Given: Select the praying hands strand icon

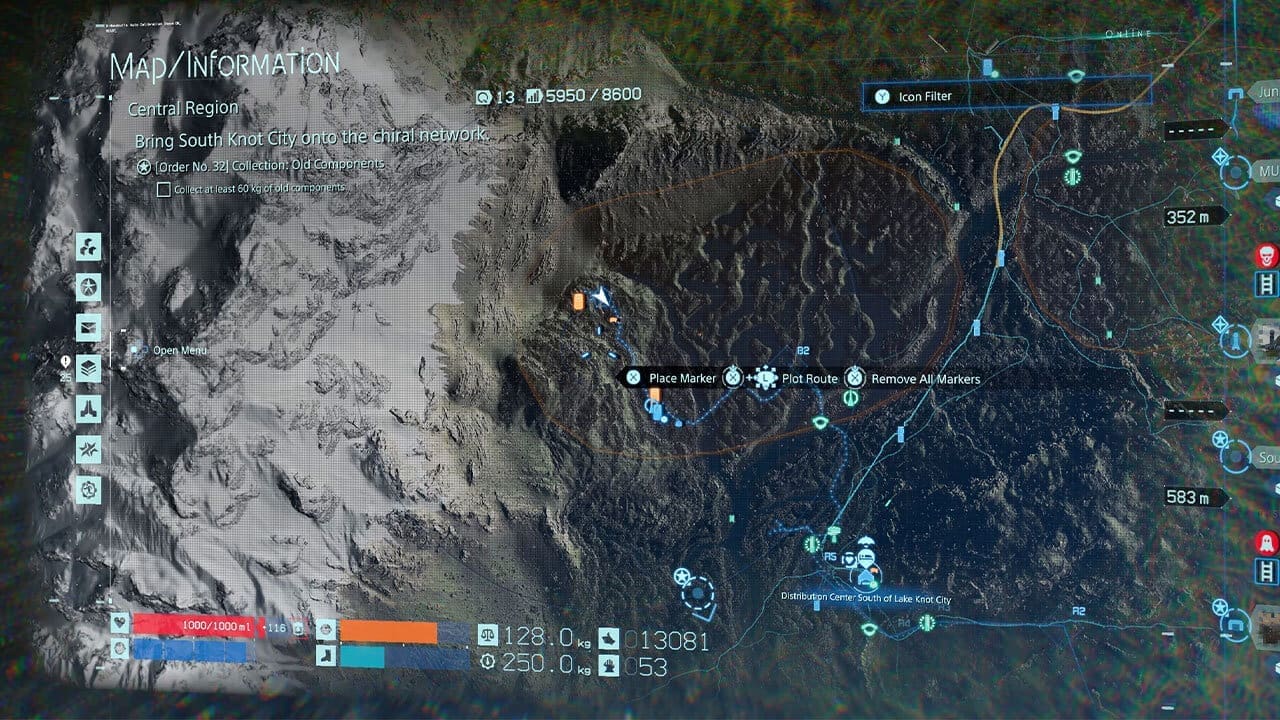Looking at the screenshot, I should tap(89, 407).
